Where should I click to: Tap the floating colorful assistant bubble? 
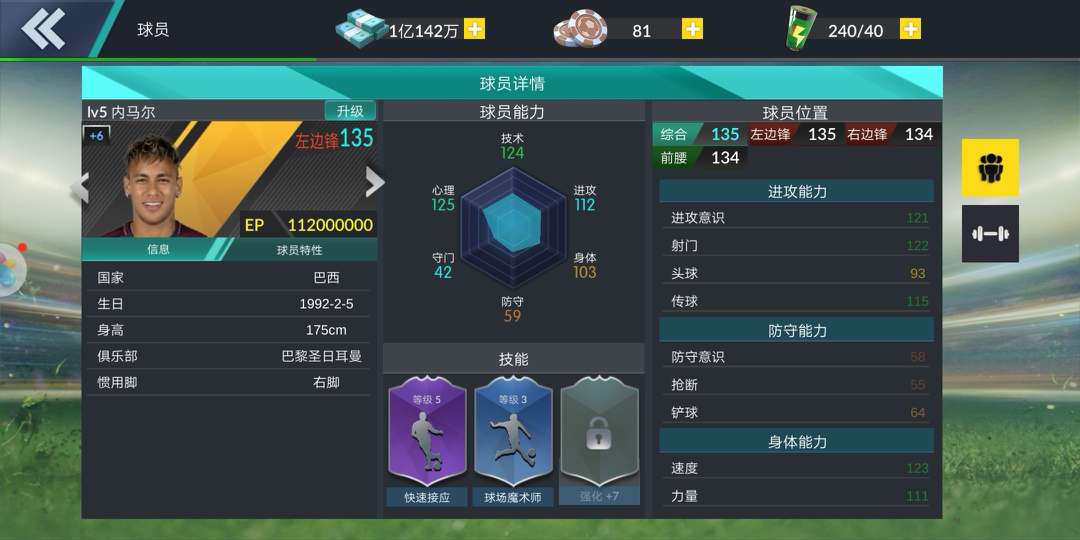(10, 270)
